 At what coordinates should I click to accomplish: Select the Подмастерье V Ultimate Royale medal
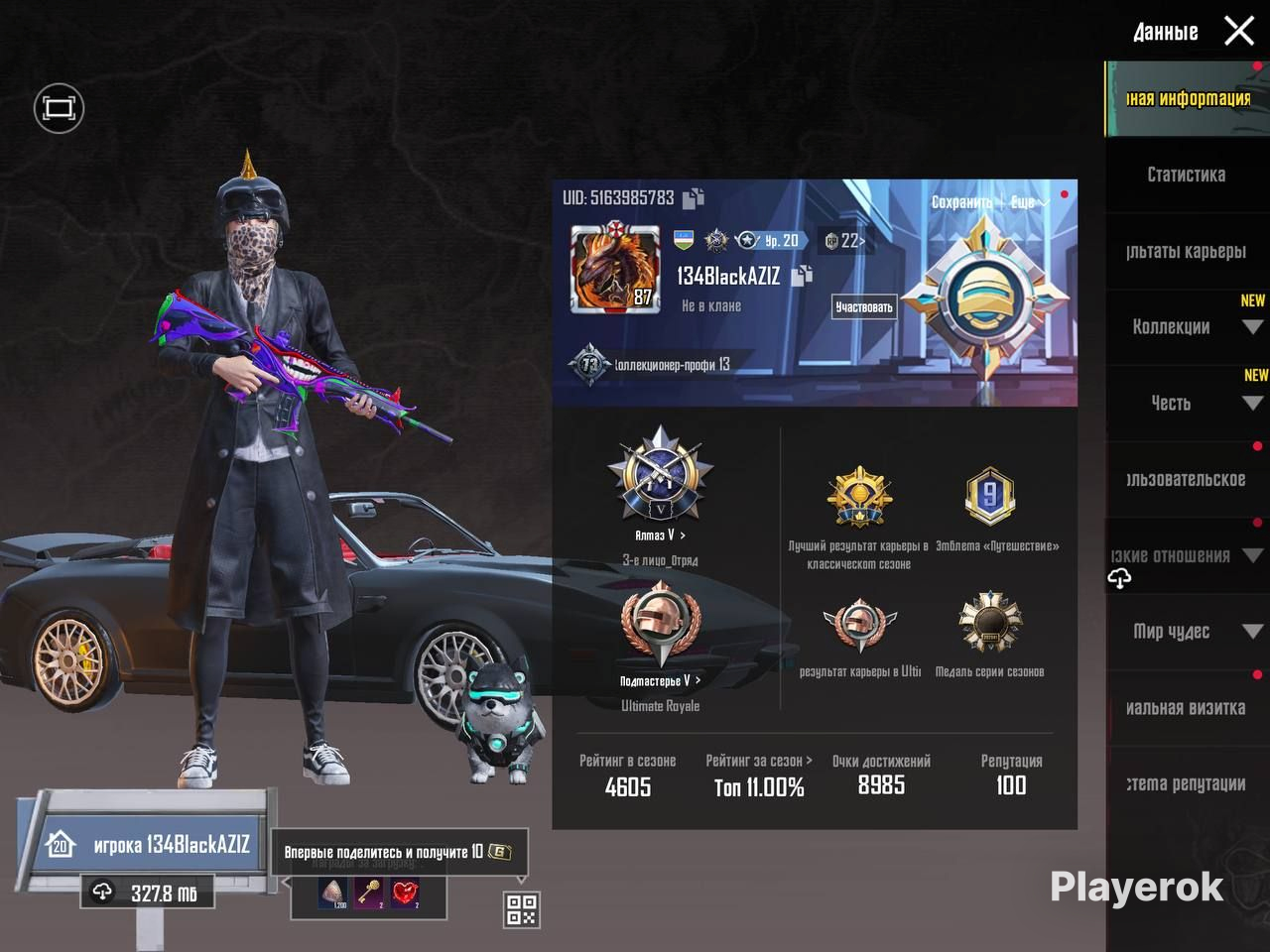[x=660, y=625]
